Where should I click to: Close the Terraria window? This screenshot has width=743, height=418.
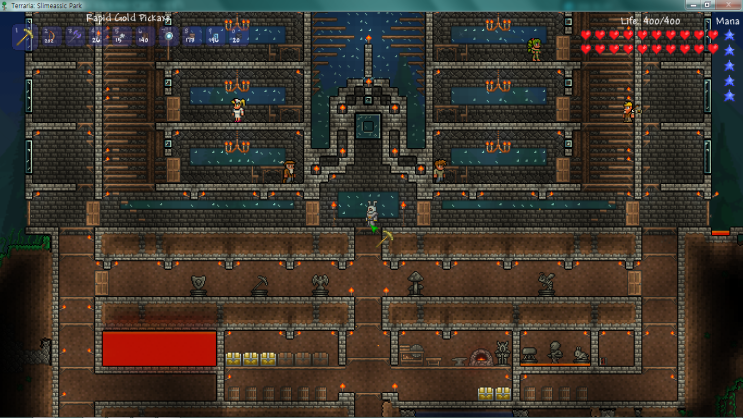[727, 5]
